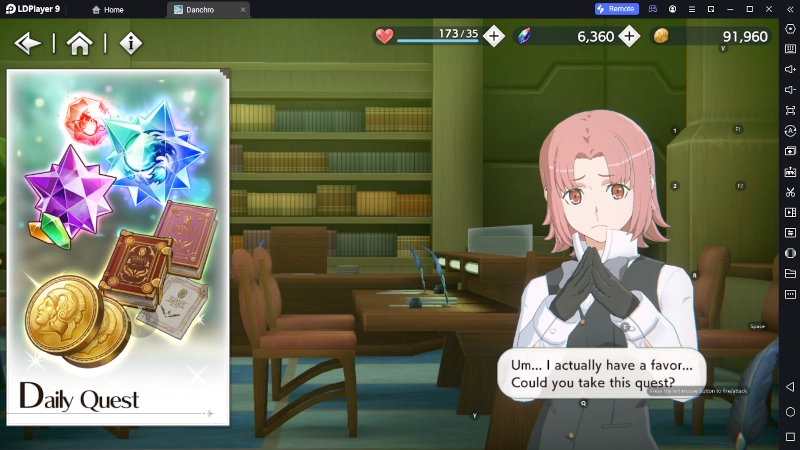Add stamina with the heart plus button
Viewport: 800px width, 450px height.
click(494, 36)
